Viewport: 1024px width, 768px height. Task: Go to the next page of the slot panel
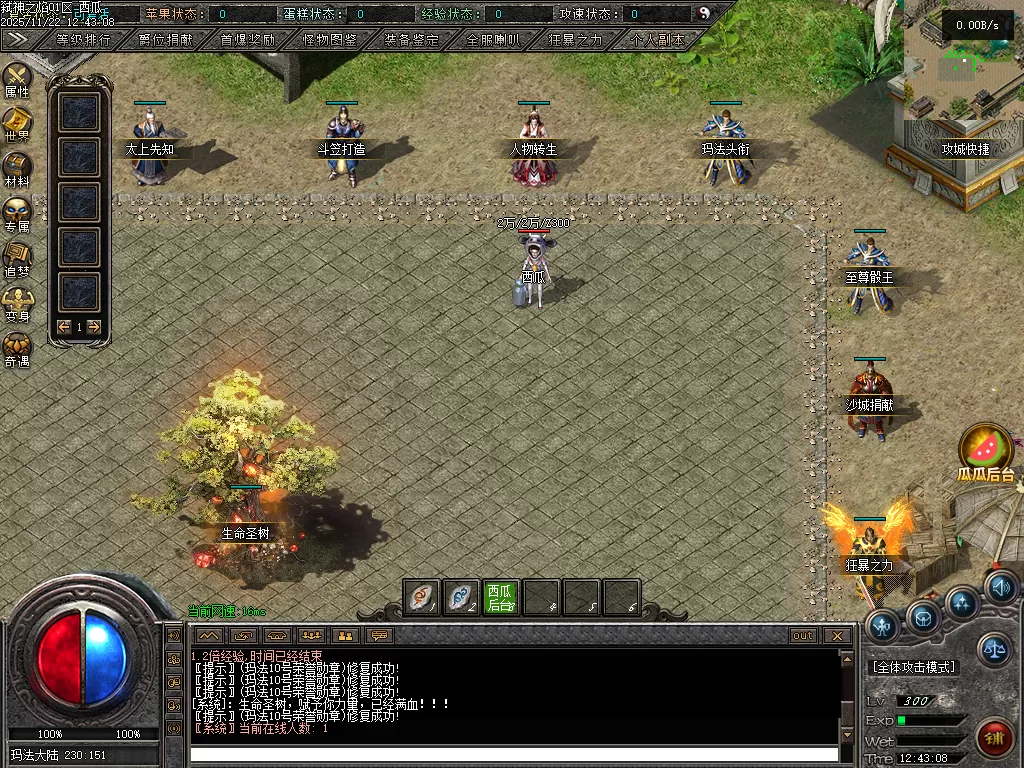[x=94, y=327]
